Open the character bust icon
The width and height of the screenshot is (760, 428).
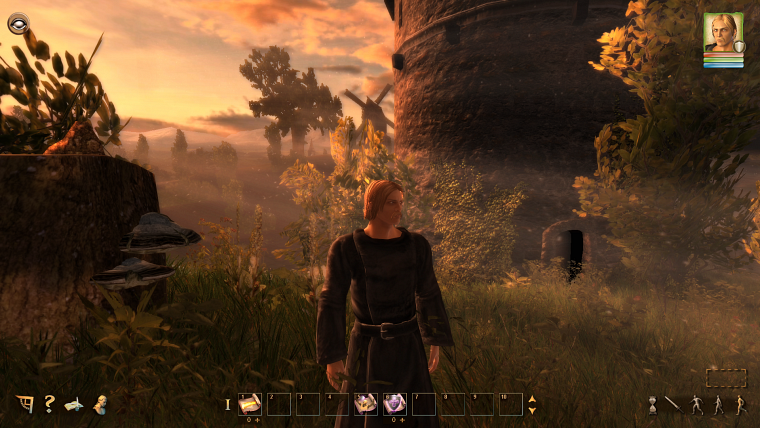pyautogui.click(x=99, y=404)
